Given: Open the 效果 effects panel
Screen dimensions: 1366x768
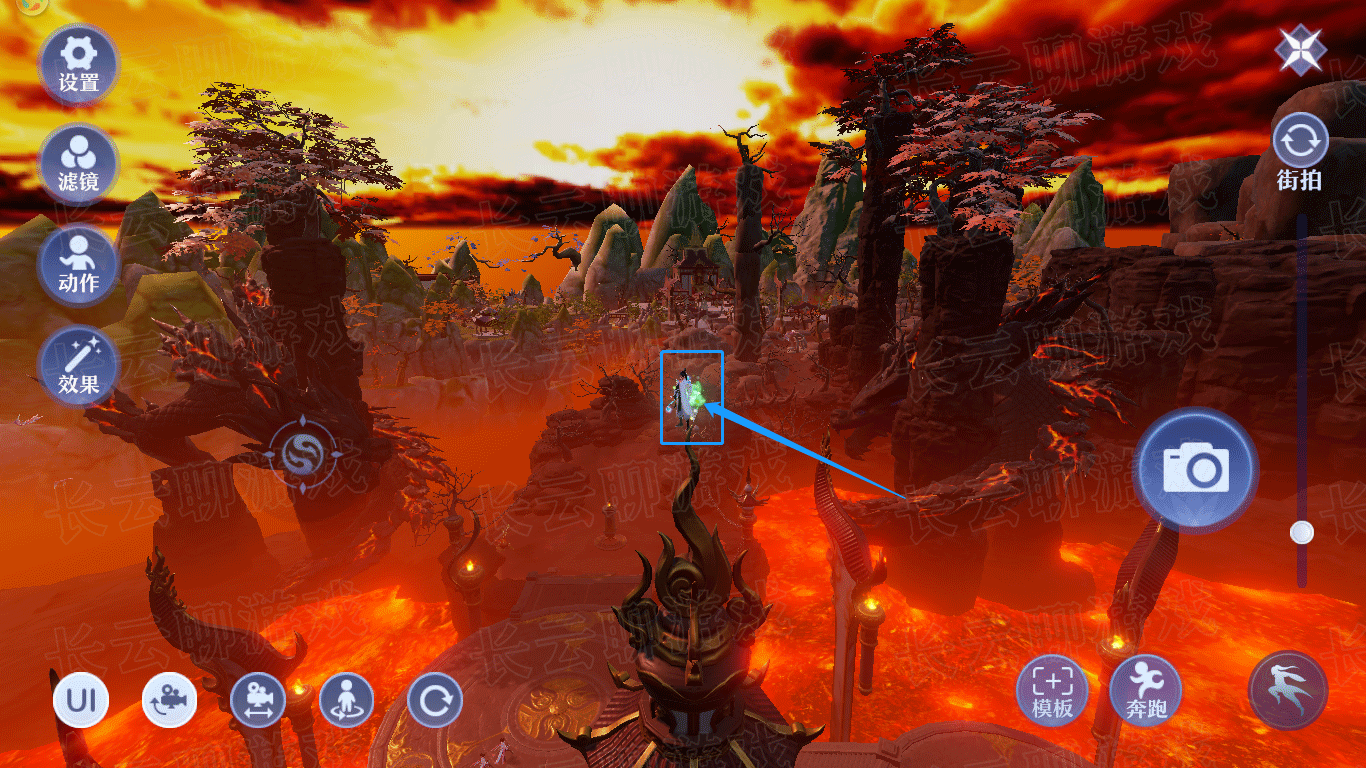Looking at the screenshot, I should pos(78,365).
